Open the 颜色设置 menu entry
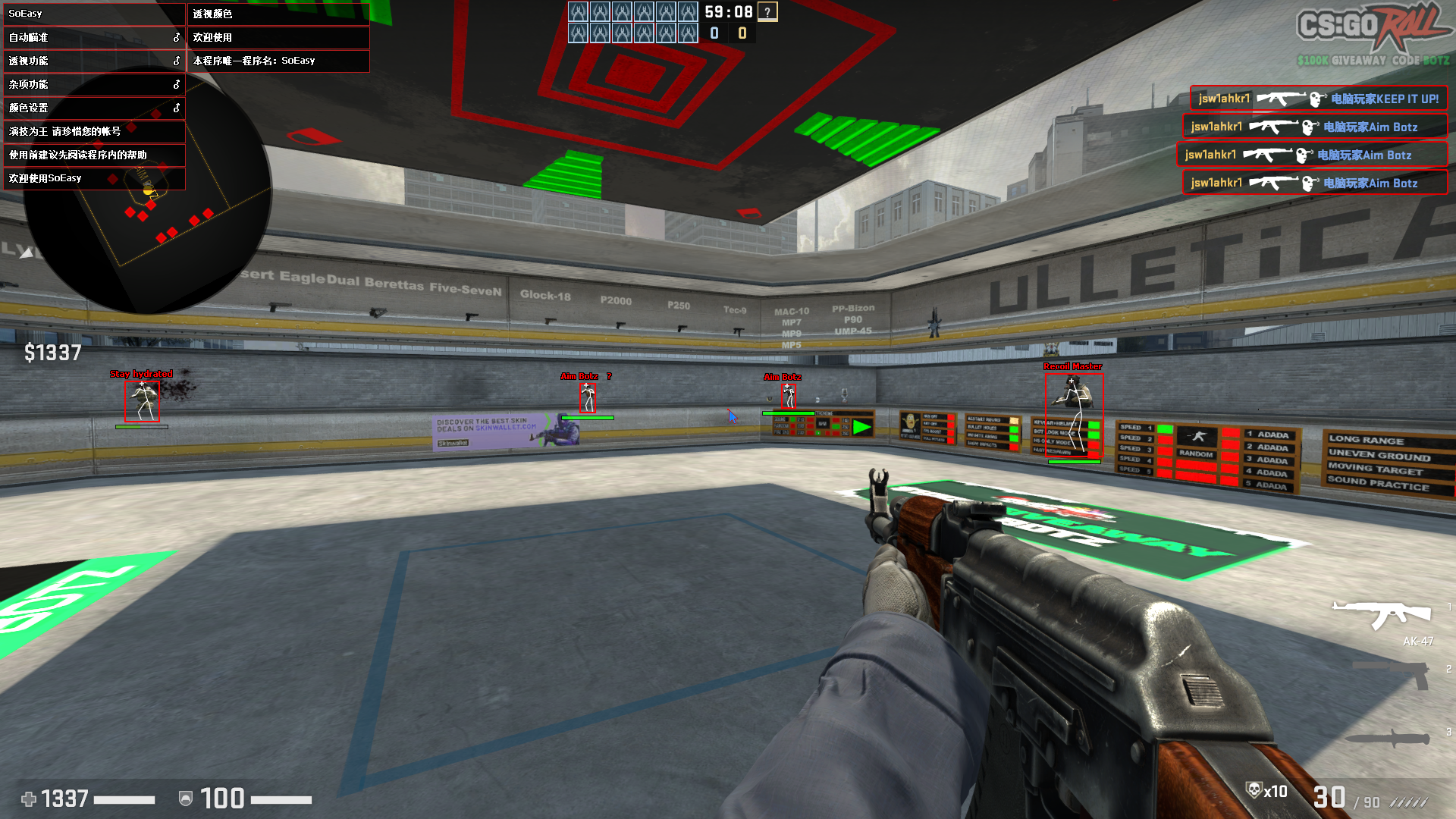 93,108
